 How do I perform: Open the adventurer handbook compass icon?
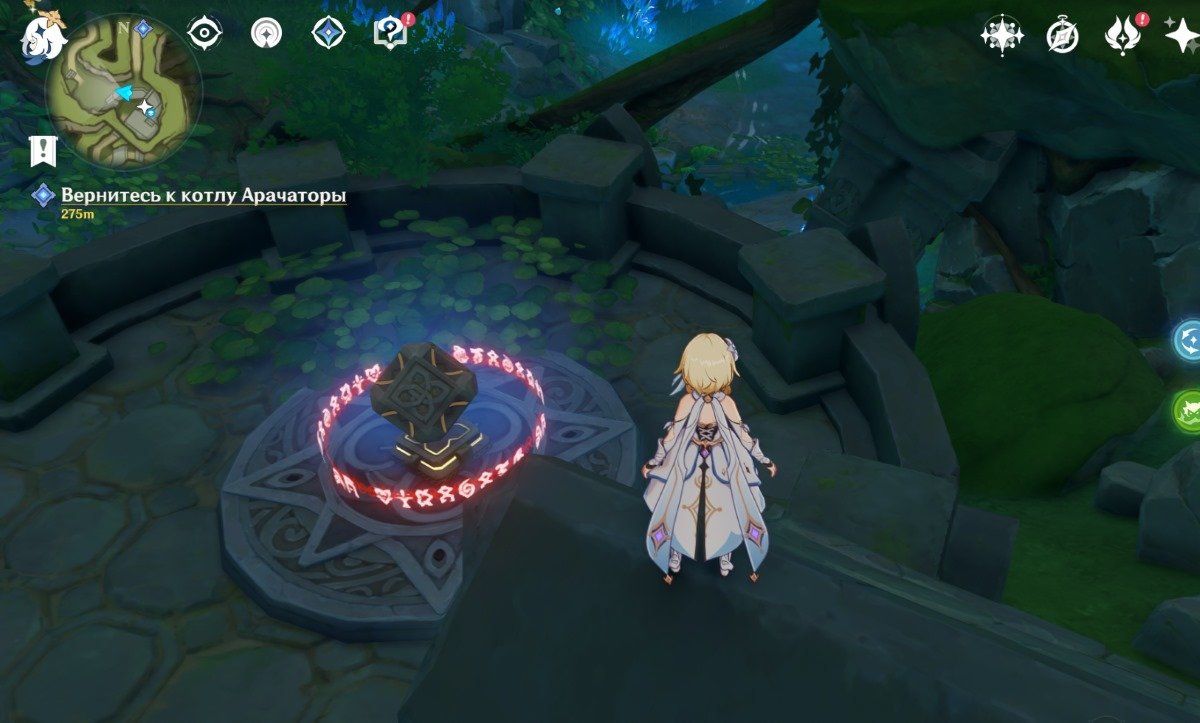click(x=1062, y=36)
